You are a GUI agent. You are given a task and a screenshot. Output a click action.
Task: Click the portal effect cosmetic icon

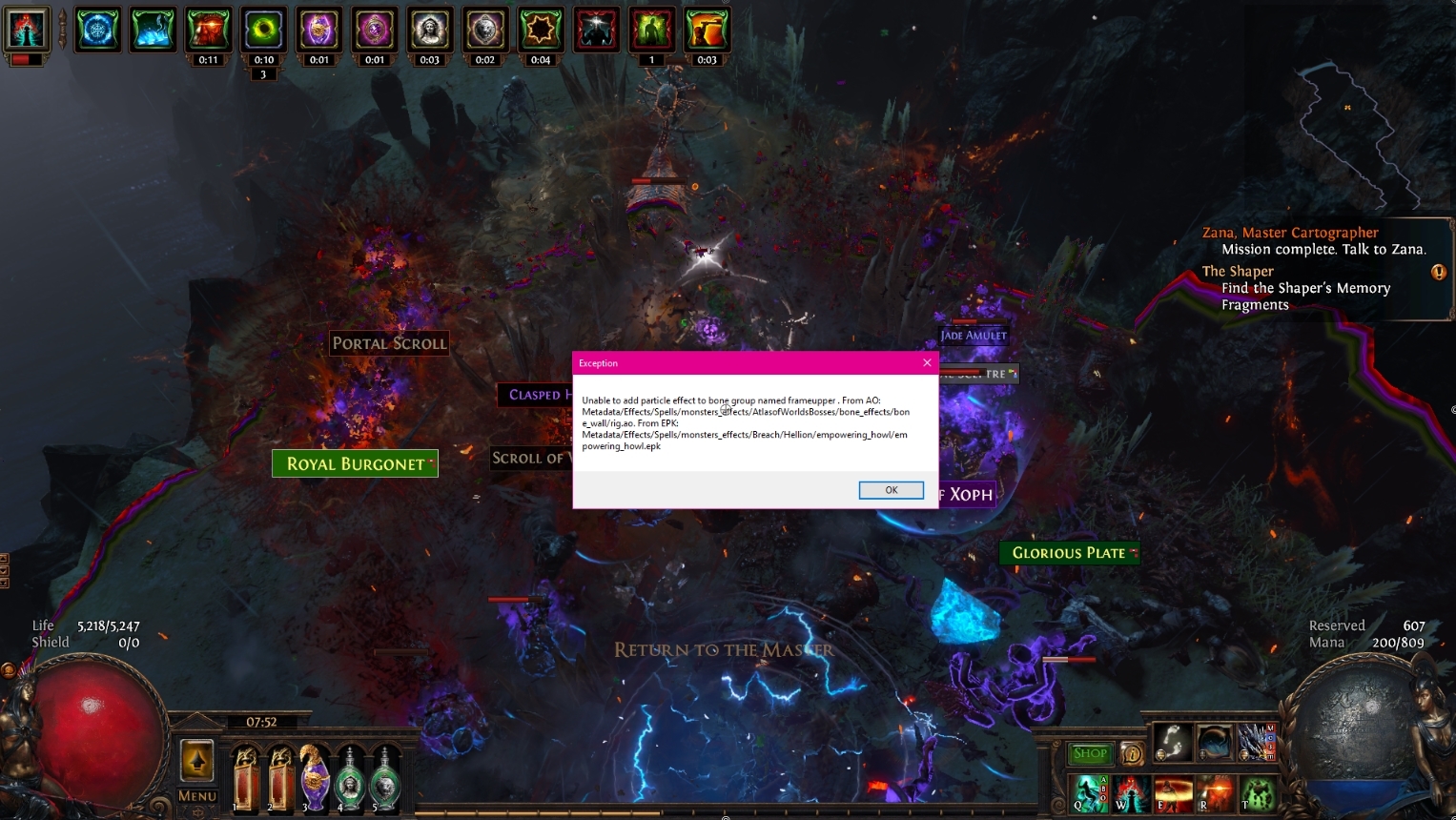click(1214, 742)
